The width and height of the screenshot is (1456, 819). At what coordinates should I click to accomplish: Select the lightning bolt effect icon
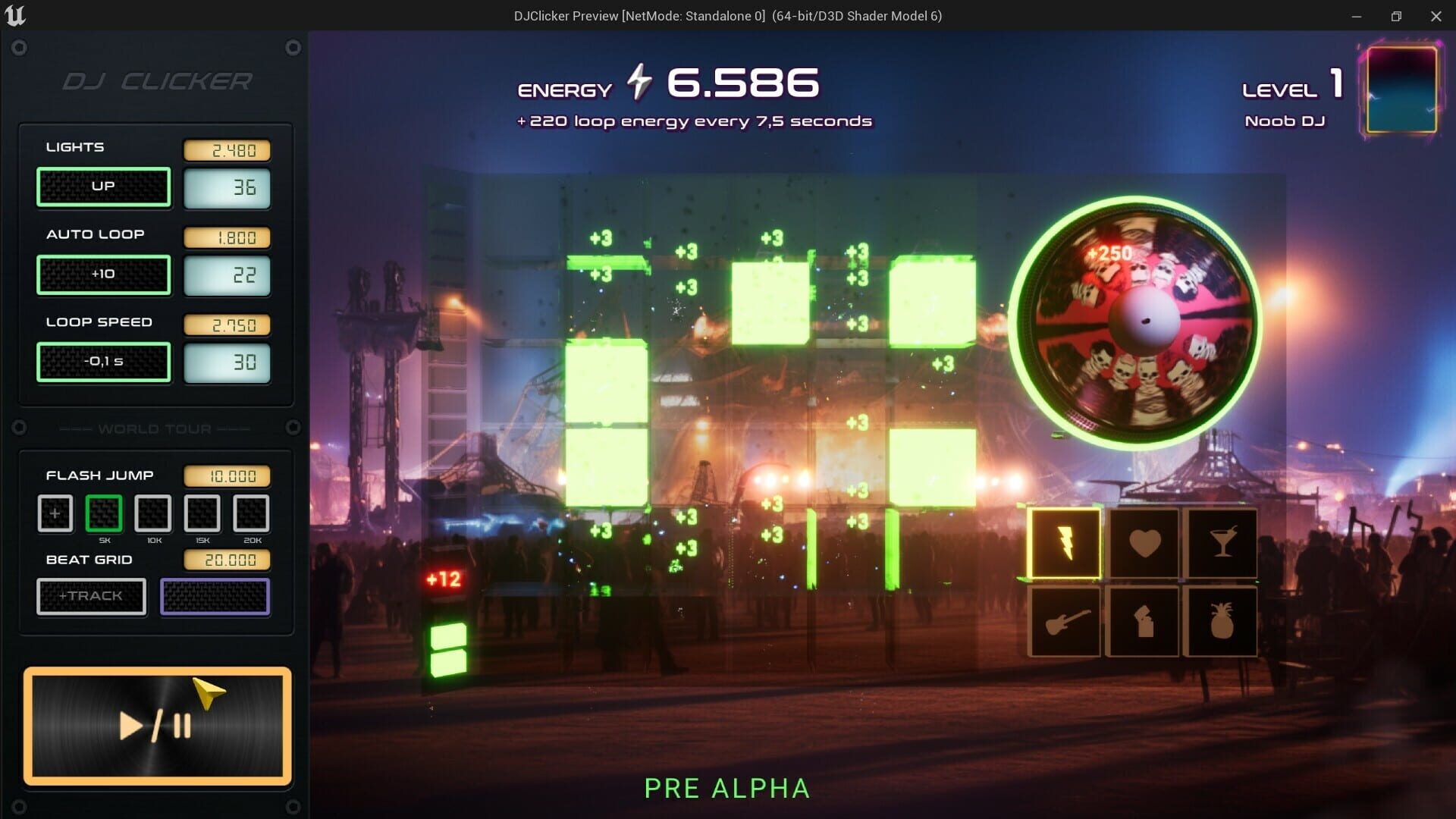pyautogui.click(x=1064, y=543)
